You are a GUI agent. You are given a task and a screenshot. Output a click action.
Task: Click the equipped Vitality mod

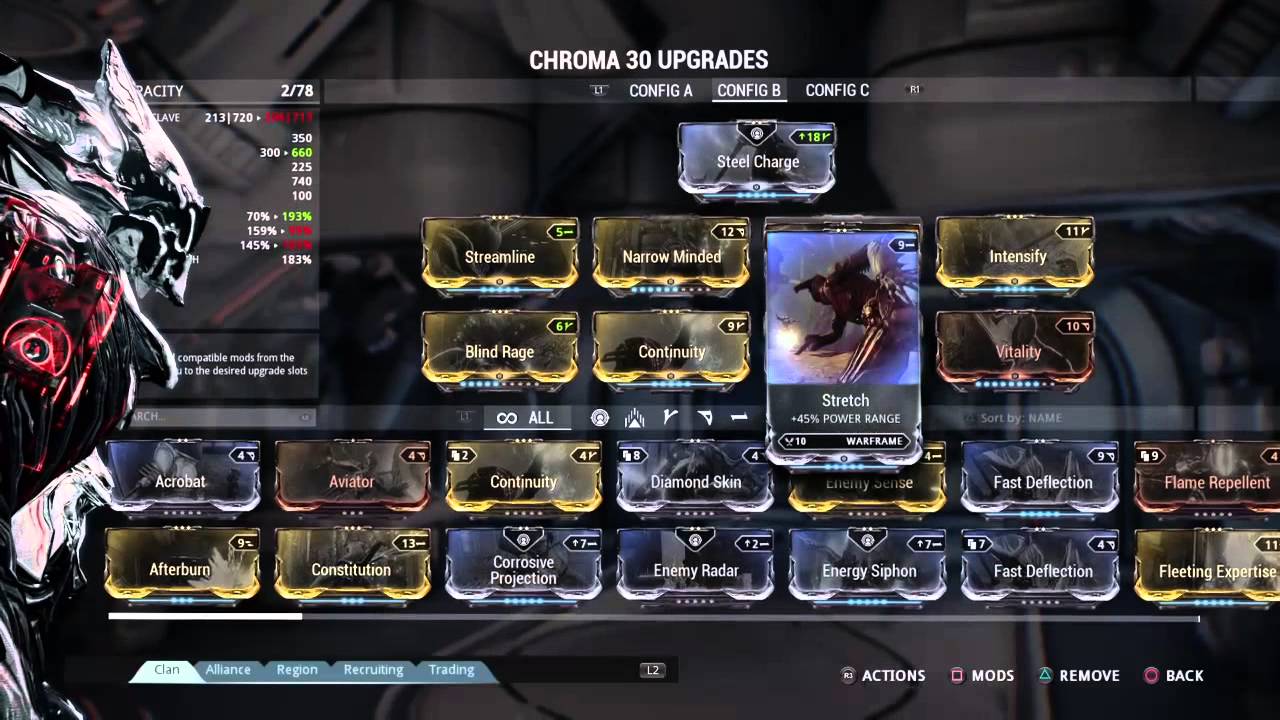[x=1016, y=351]
